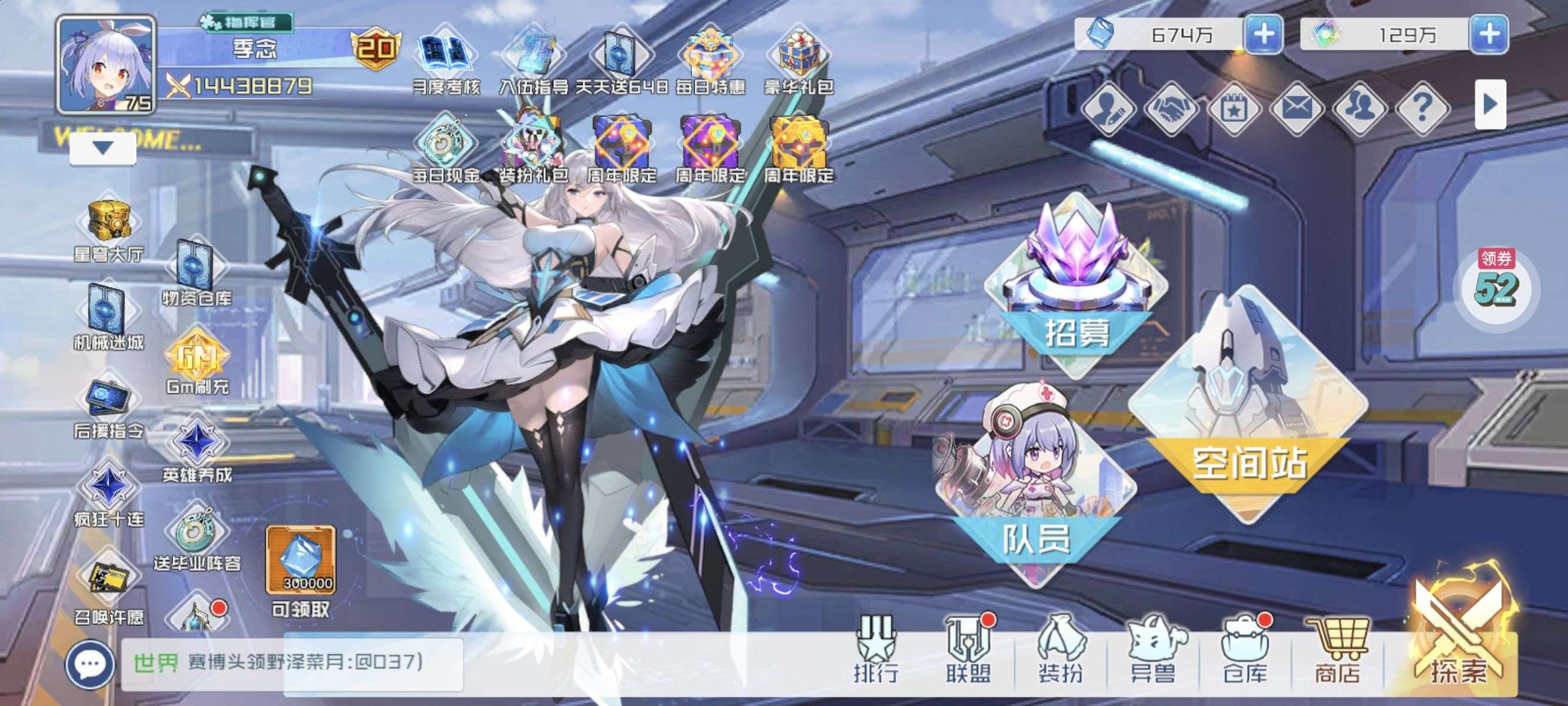Open the 仓库 backpack storage
The width and height of the screenshot is (1568, 706).
(1244, 650)
